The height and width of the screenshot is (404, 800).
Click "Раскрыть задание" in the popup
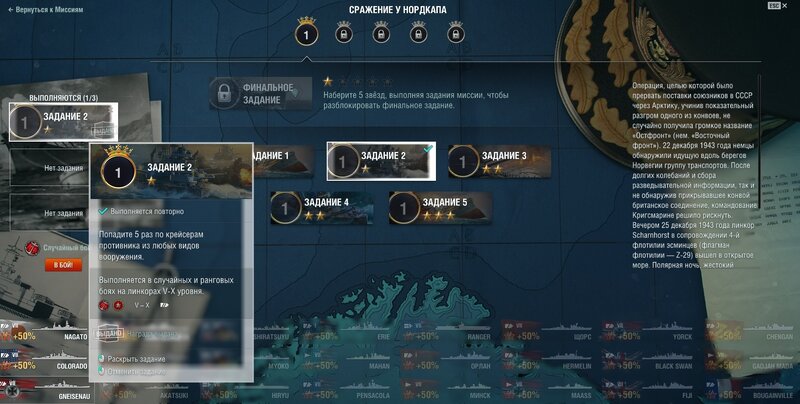click(x=137, y=358)
